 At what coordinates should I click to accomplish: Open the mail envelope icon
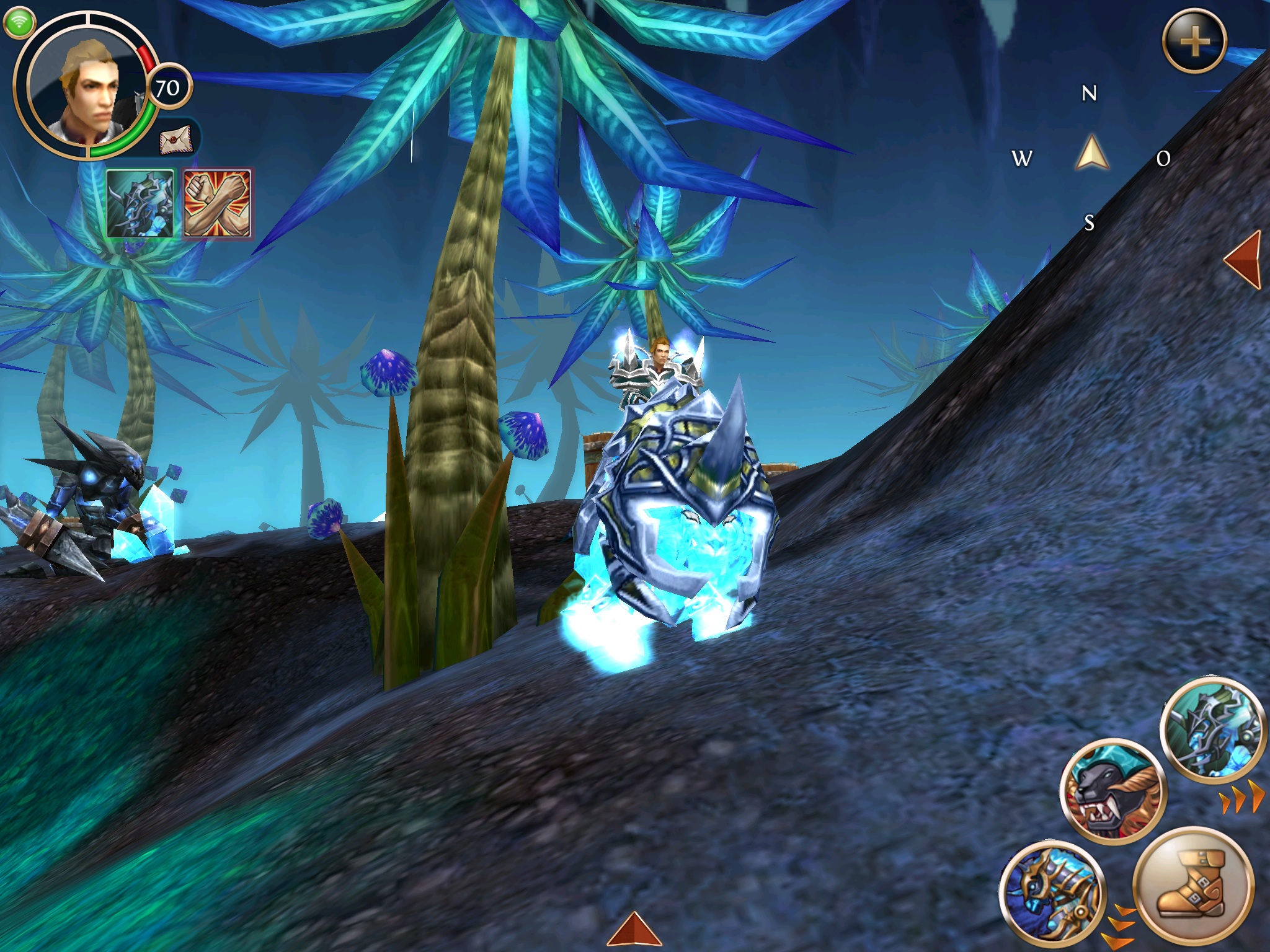tap(176, 141)
